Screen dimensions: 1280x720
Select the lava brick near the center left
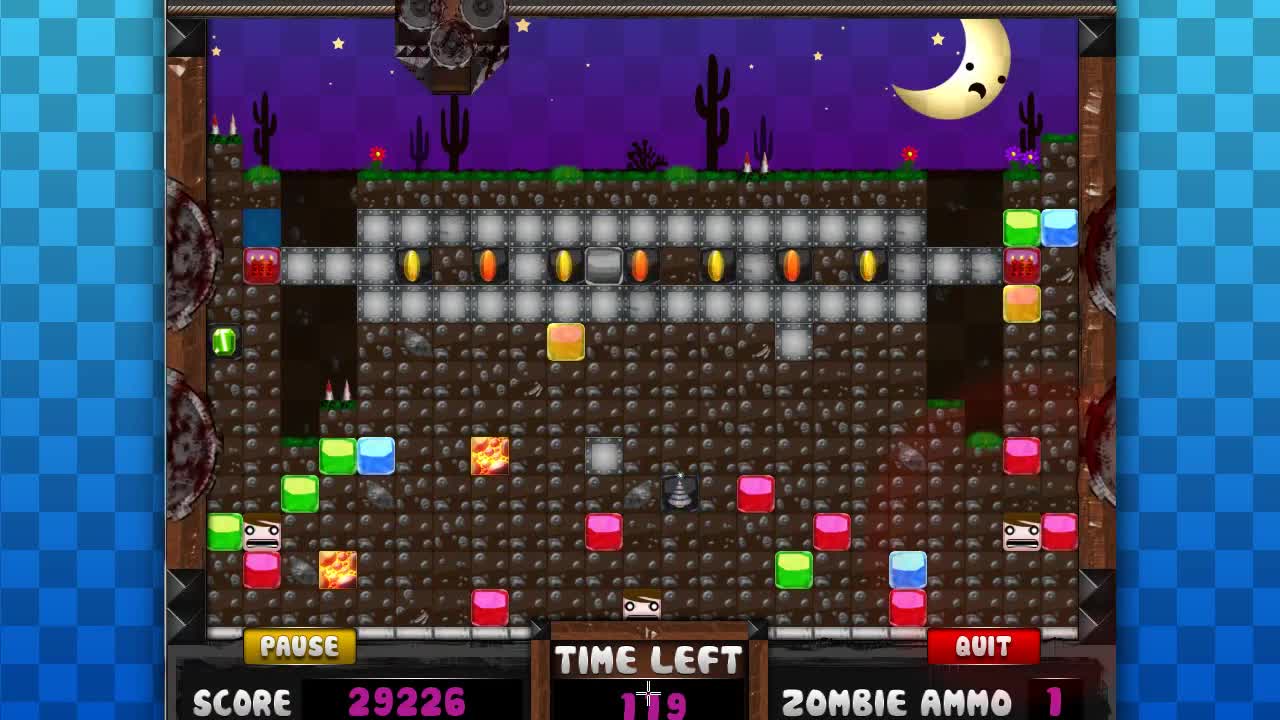tap(488, 456)
